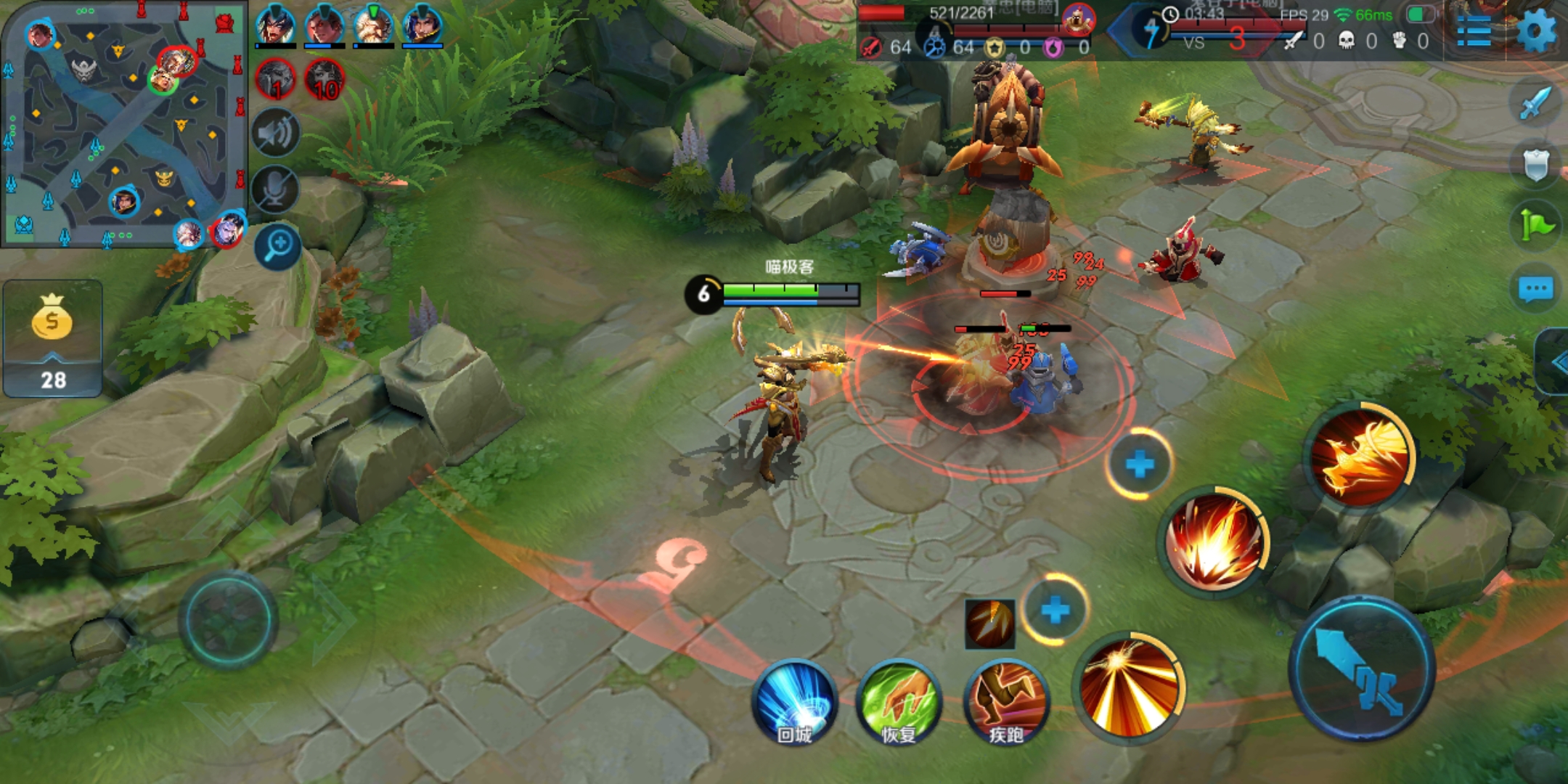Cast the fire burst skill
The image size is (1568, 784).
click(x=1214, y=542)
